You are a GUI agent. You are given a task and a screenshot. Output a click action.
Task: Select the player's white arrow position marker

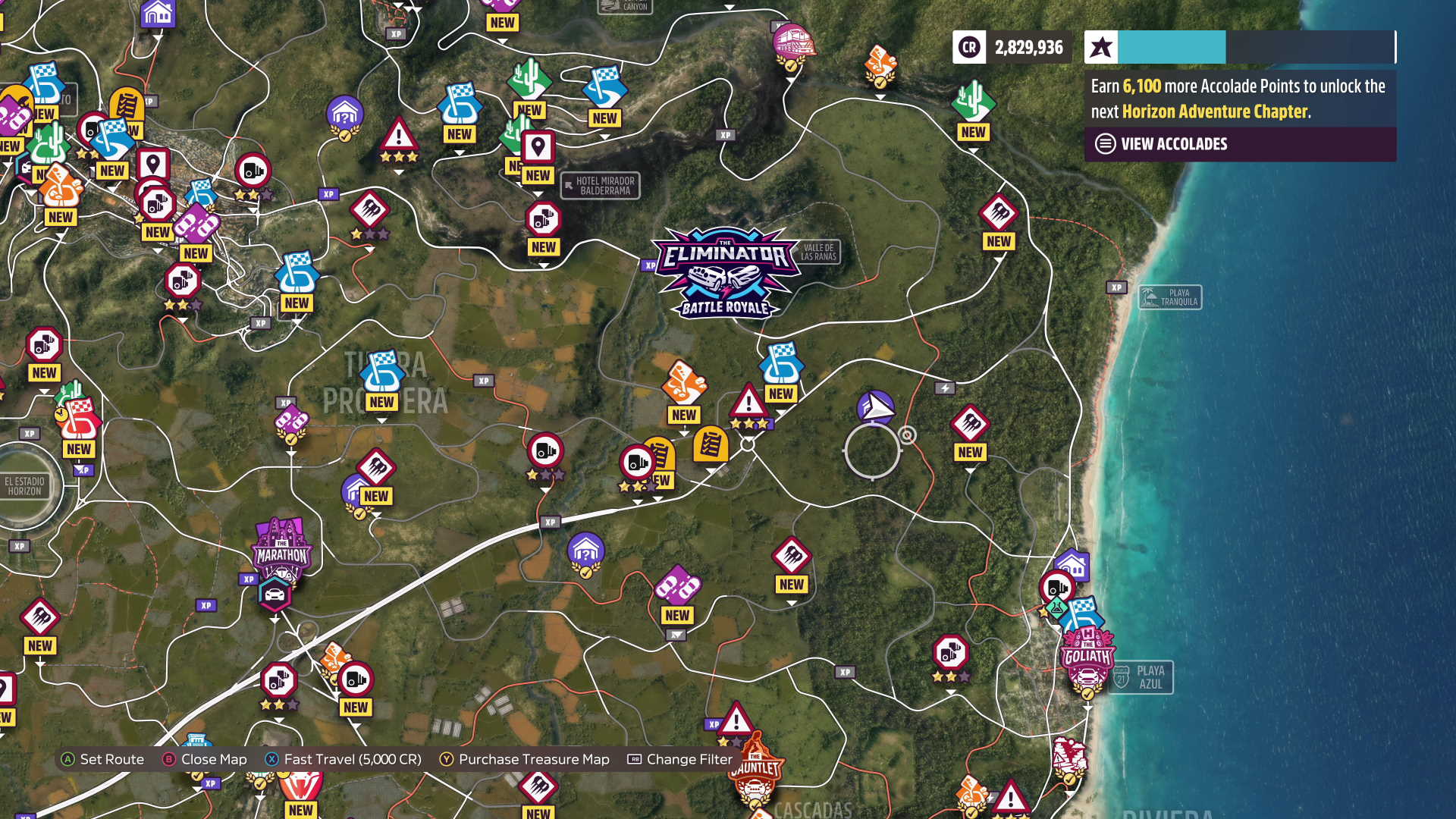click(876, 407)
